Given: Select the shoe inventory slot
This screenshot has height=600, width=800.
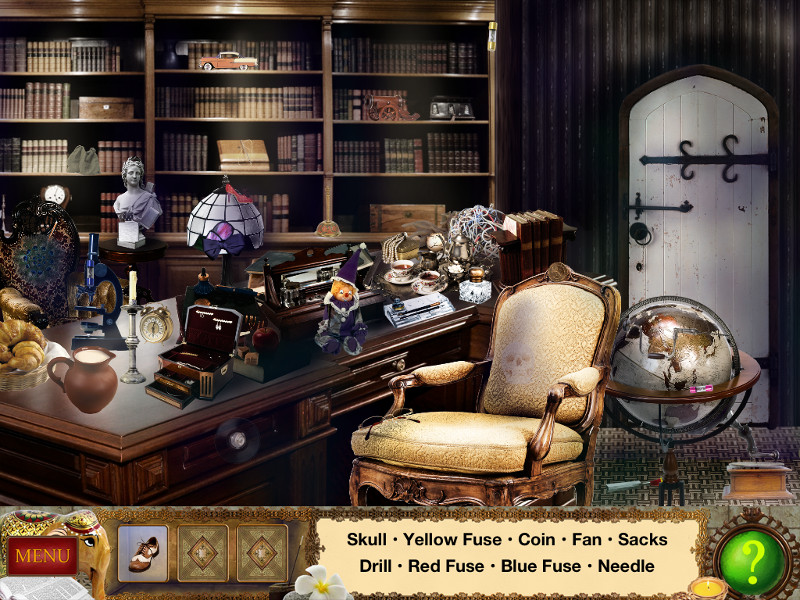Looking at the screenshot, I should pyautogui.click(x=143, y=553).
